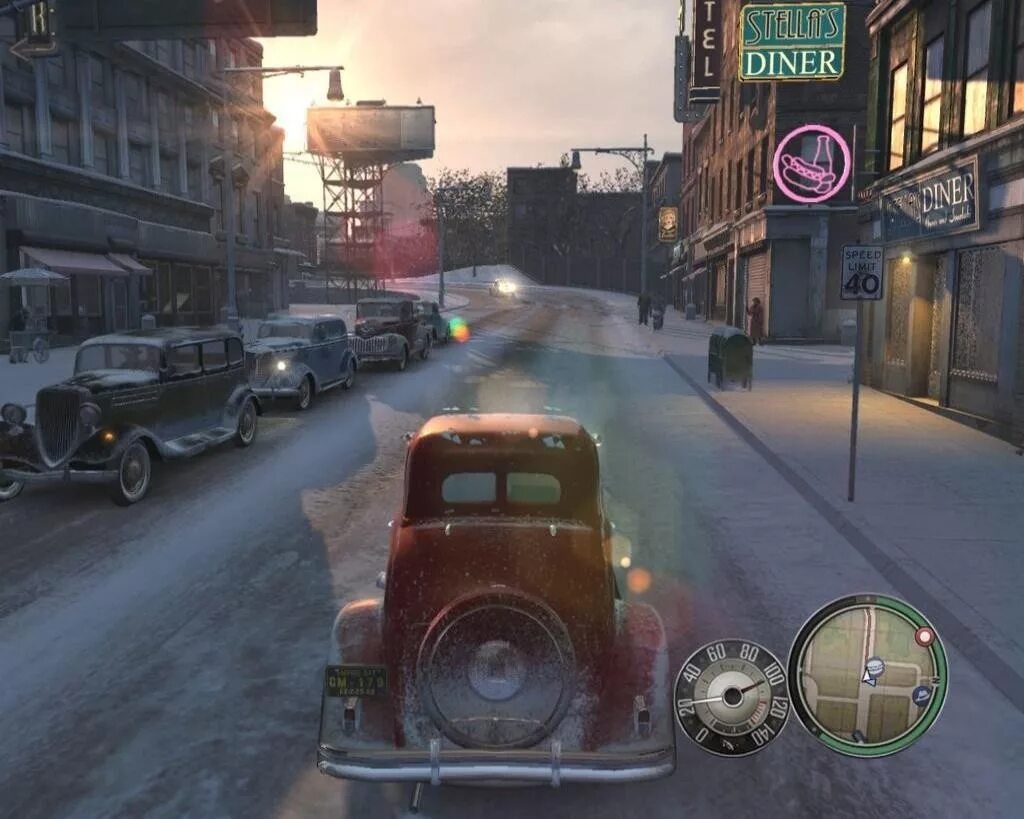Click the blue diner marker on the minimap

[875, 666]
